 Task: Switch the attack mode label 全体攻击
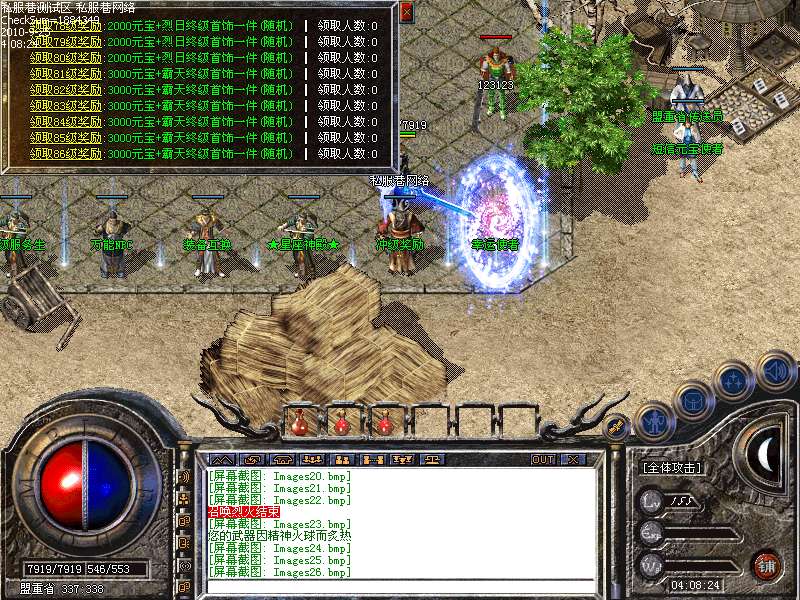[671, 467]
